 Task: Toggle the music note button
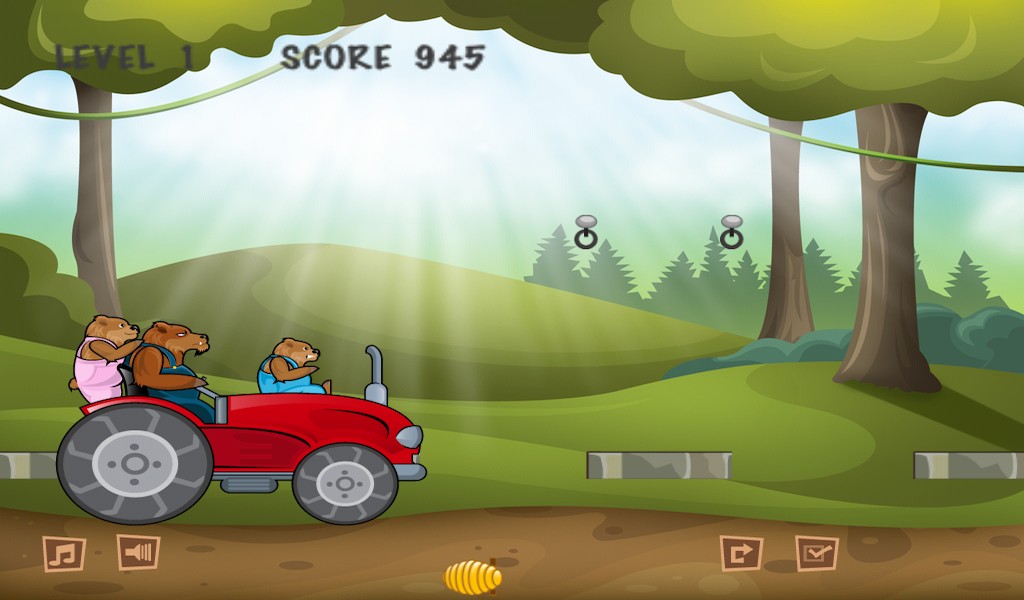pyautogui.click(x=64, y=553)
